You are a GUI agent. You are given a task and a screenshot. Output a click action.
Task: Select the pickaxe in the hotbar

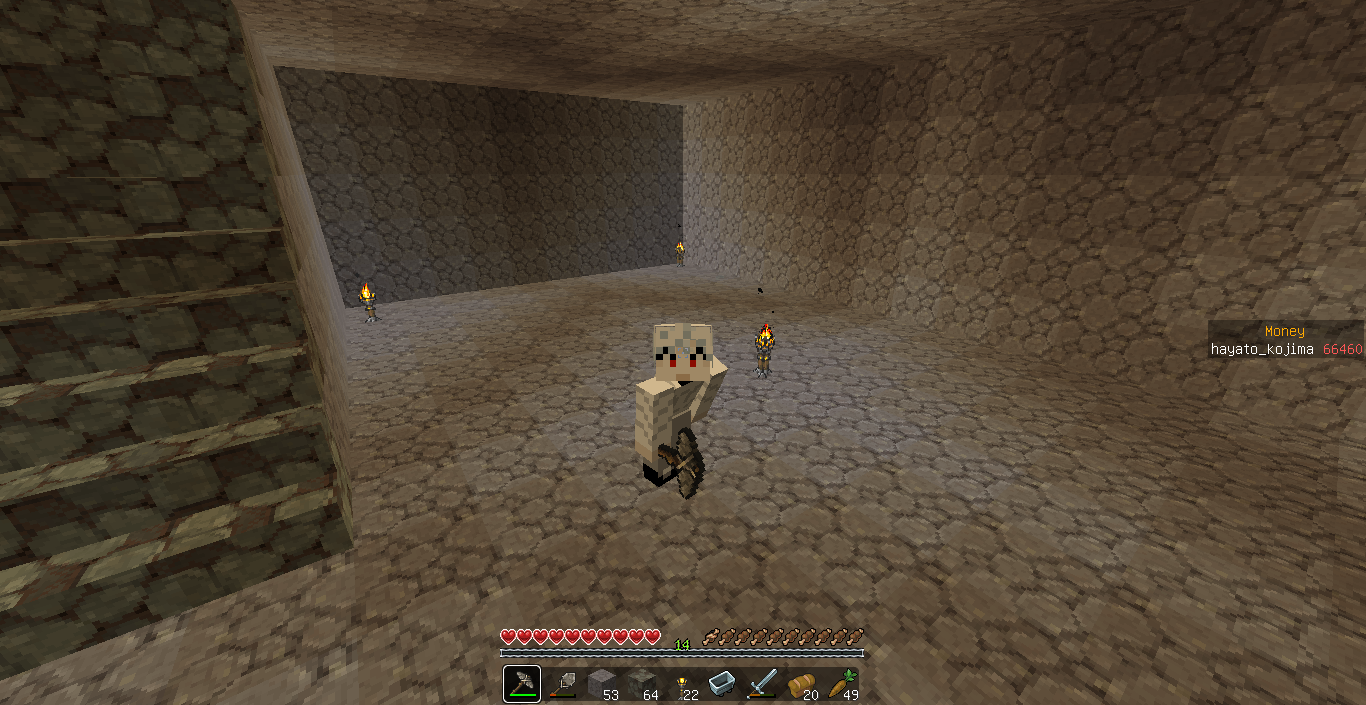[522, 684]
